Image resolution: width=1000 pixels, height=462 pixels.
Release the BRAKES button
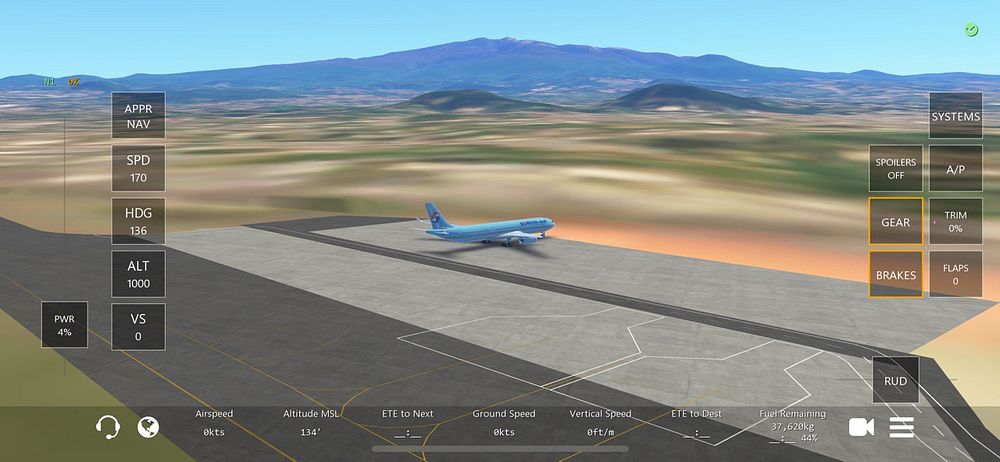[x=895, y=274]
